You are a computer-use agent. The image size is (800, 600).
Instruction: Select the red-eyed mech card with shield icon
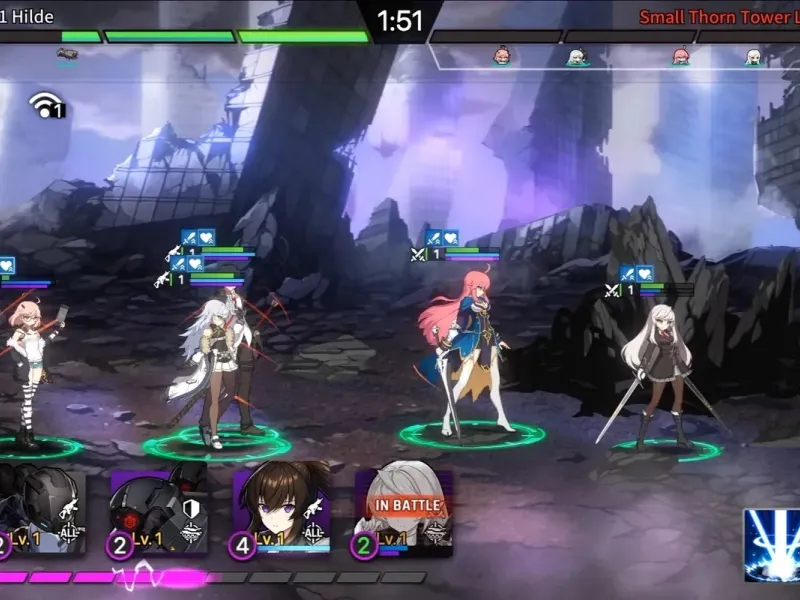[x=158, y=510]
